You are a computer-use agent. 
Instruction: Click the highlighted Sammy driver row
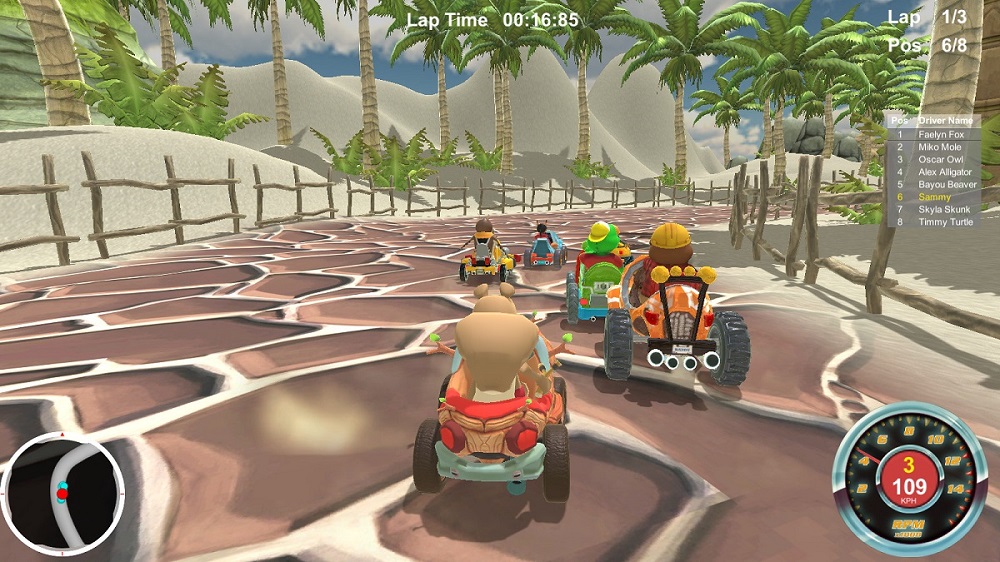[935, 197]
